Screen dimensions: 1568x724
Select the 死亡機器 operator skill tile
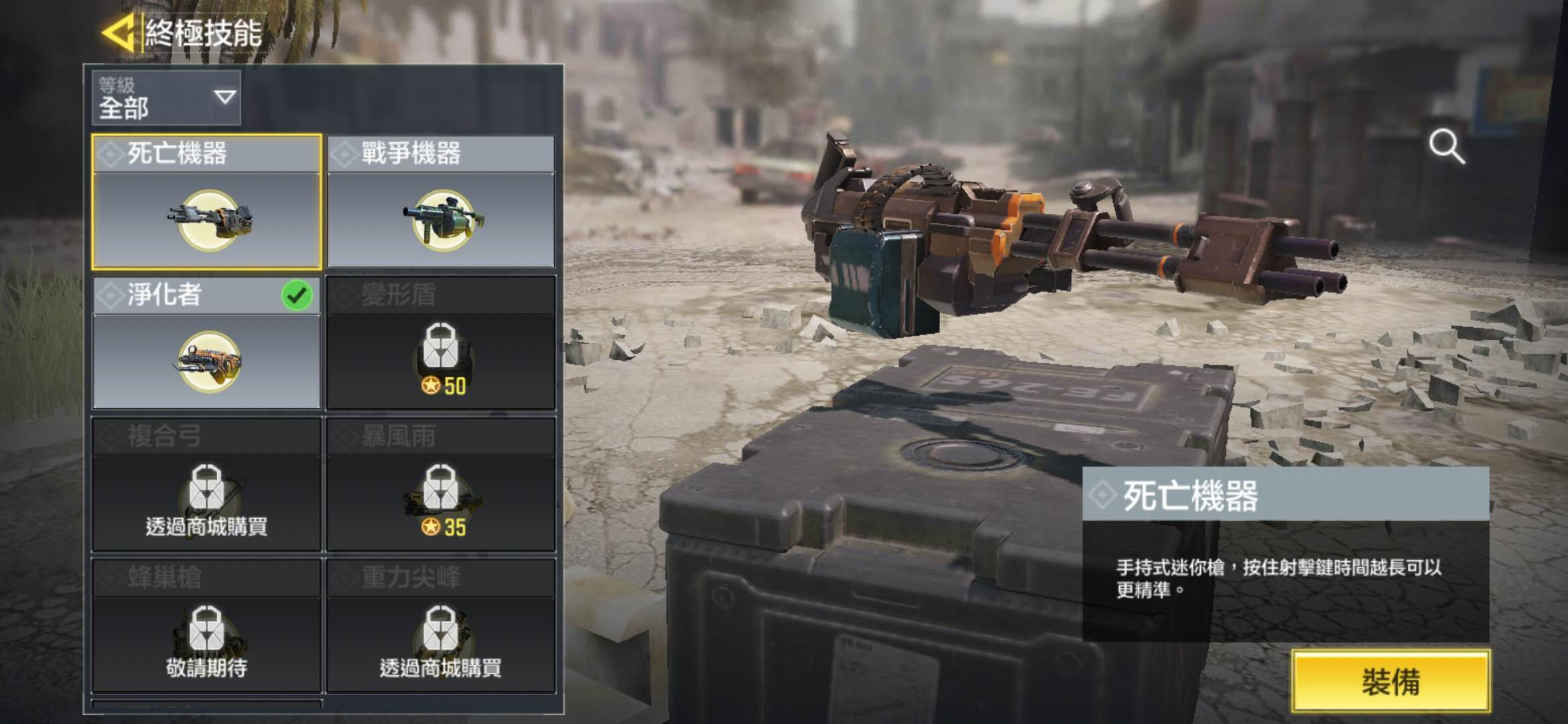206,202
